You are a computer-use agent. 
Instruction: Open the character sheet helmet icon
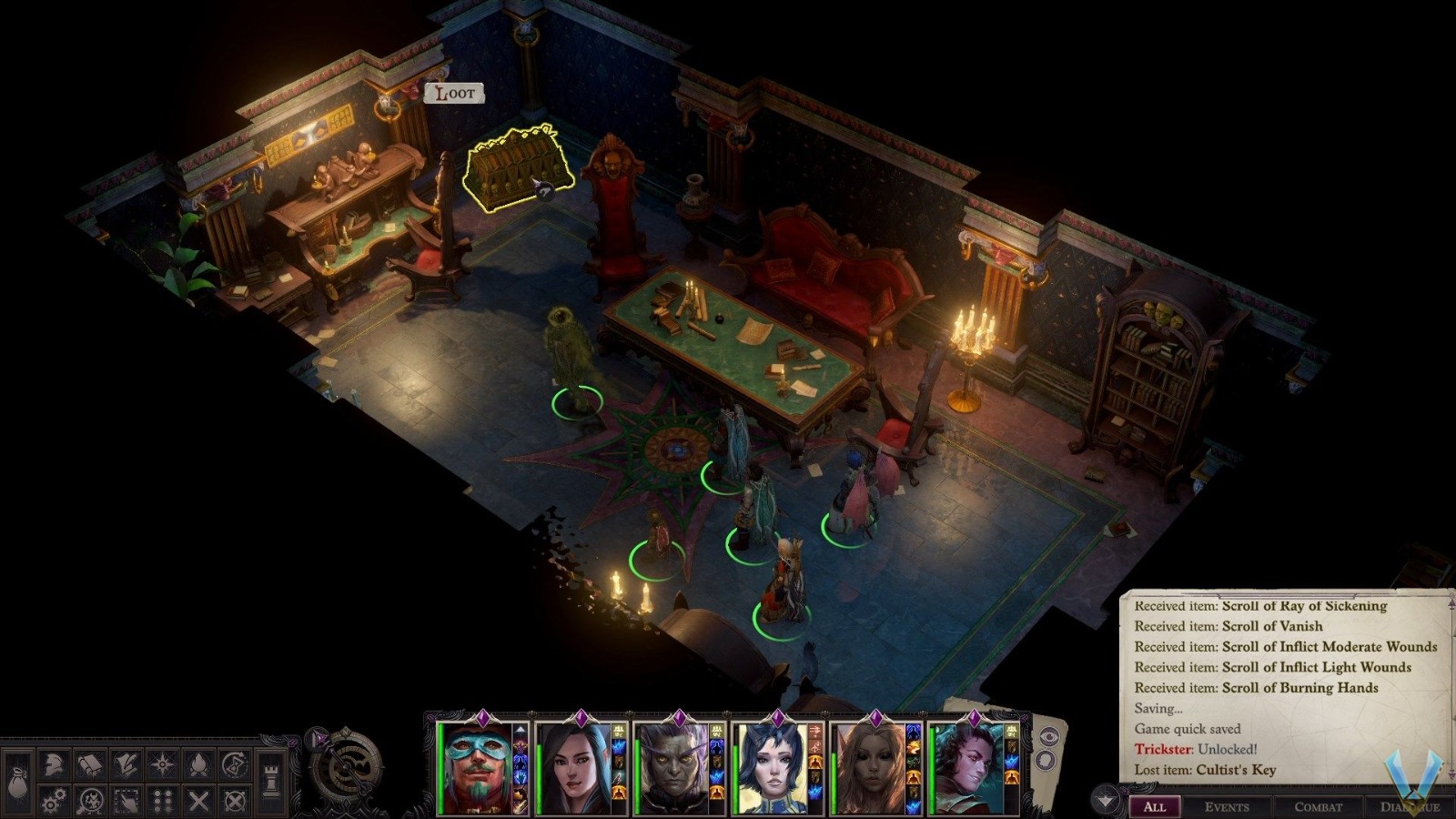[x=53, y=763]
